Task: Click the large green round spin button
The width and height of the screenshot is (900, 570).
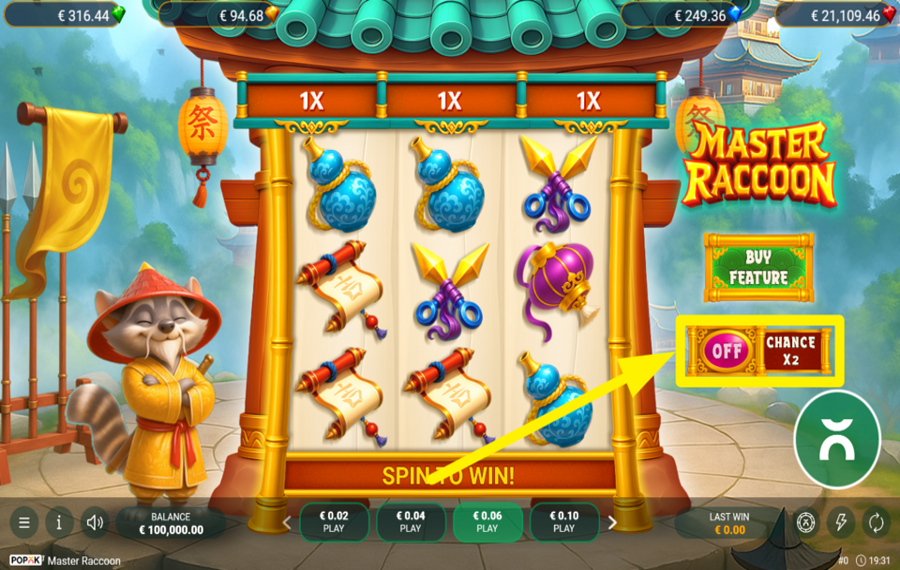Action: pyautogui.click(x=836, y=439)
